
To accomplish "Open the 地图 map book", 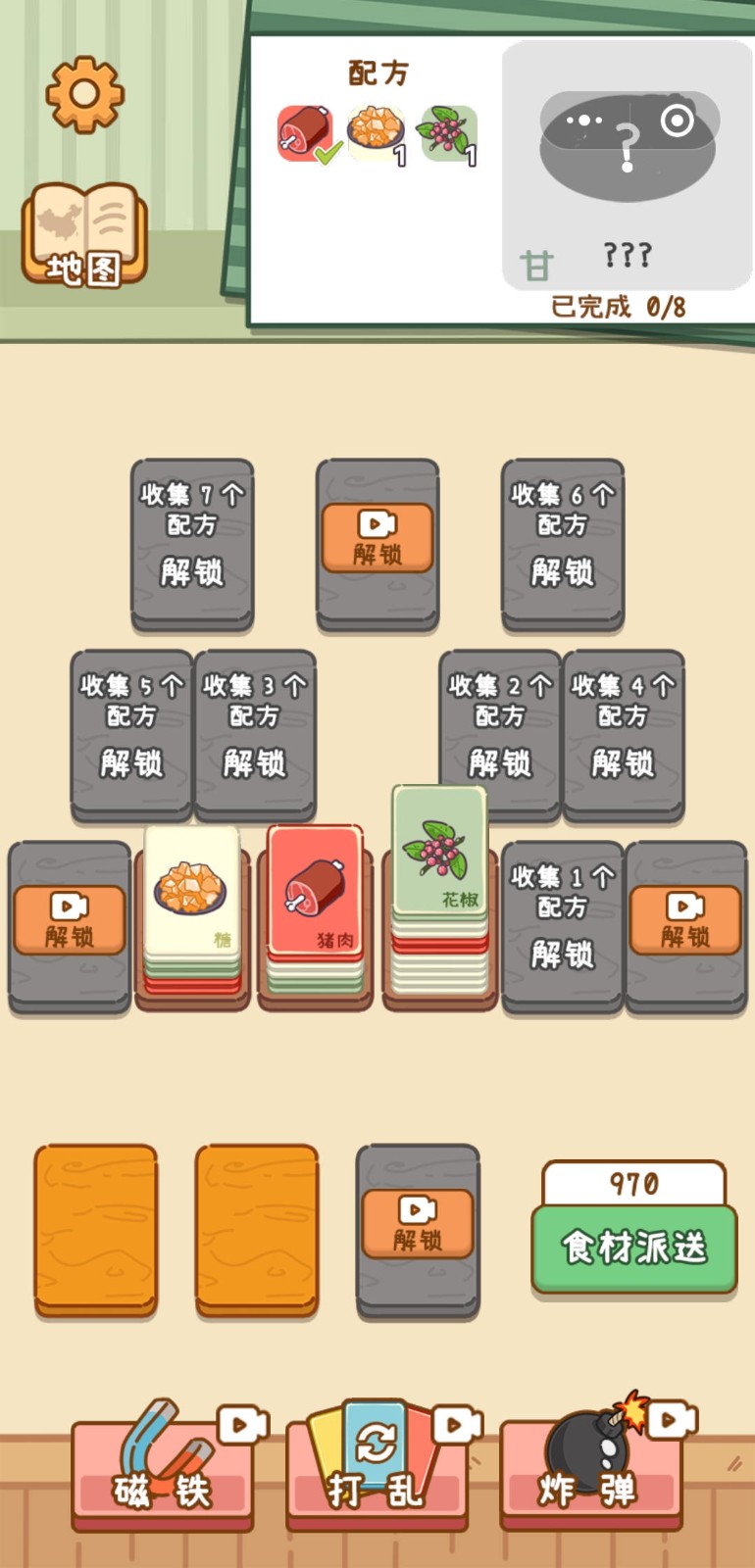I will tap(85, 236).
